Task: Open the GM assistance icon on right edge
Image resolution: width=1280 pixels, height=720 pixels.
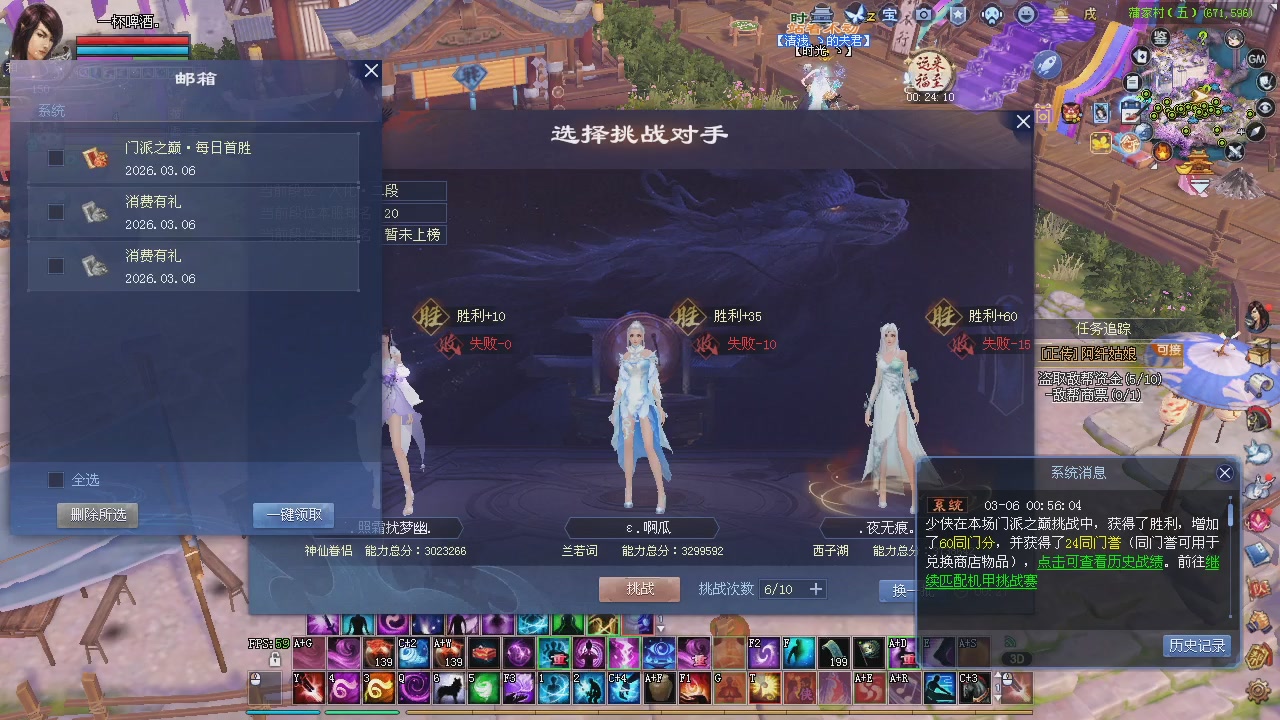Action: [1257, 59]
